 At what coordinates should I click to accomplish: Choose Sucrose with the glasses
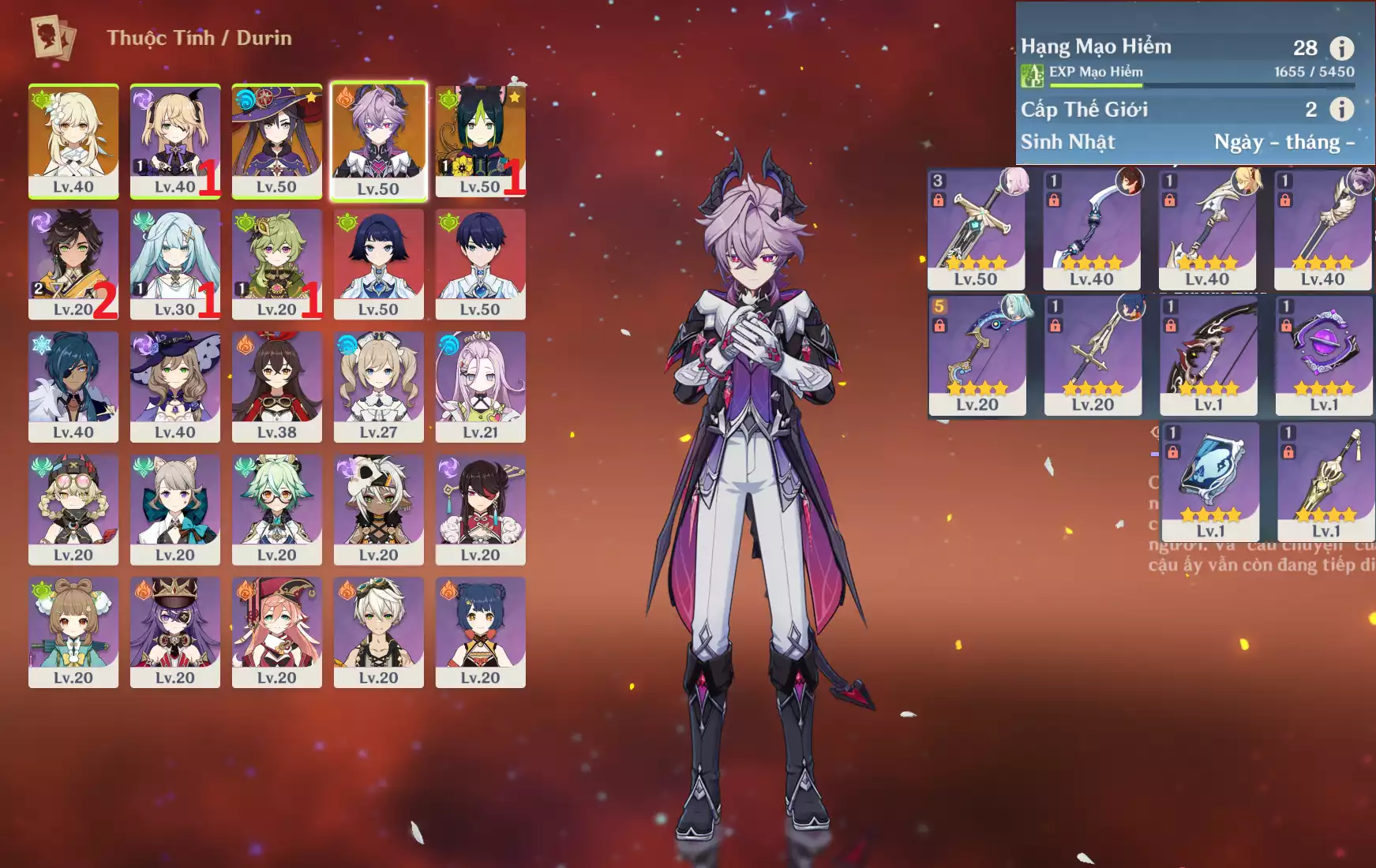coord(276,509)
